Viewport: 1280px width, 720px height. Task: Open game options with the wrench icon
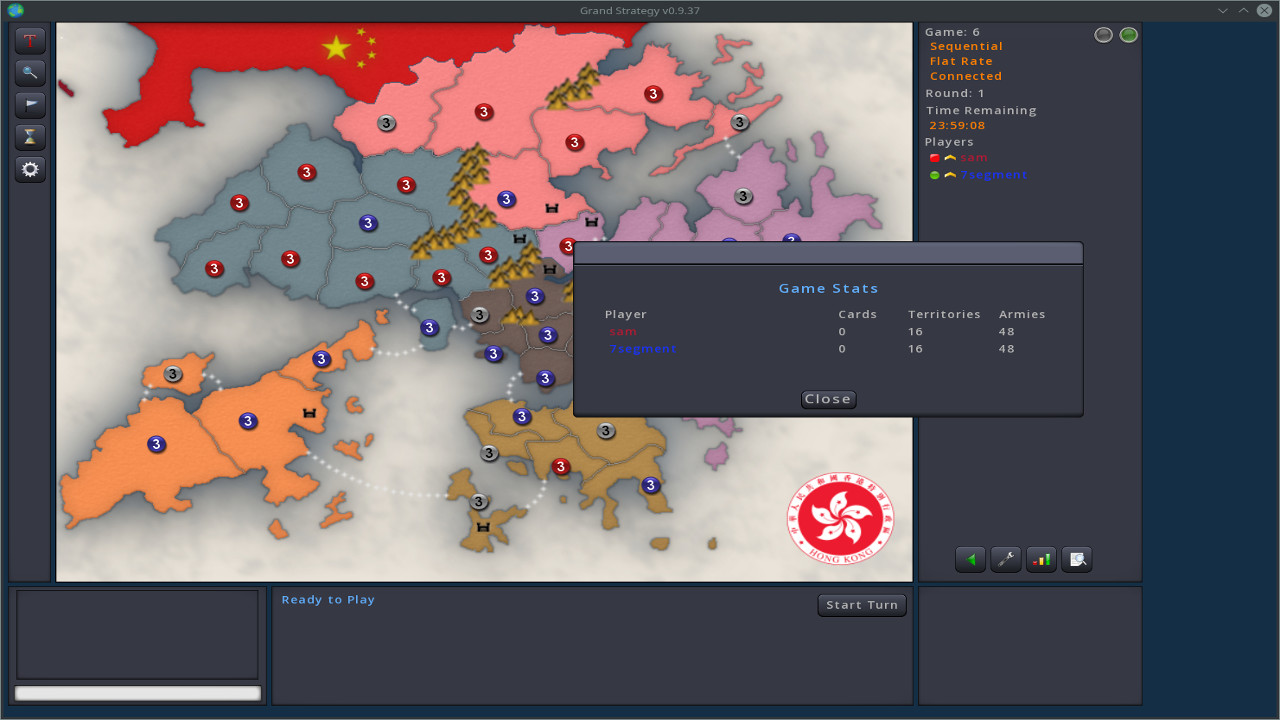coord(1005,559)
